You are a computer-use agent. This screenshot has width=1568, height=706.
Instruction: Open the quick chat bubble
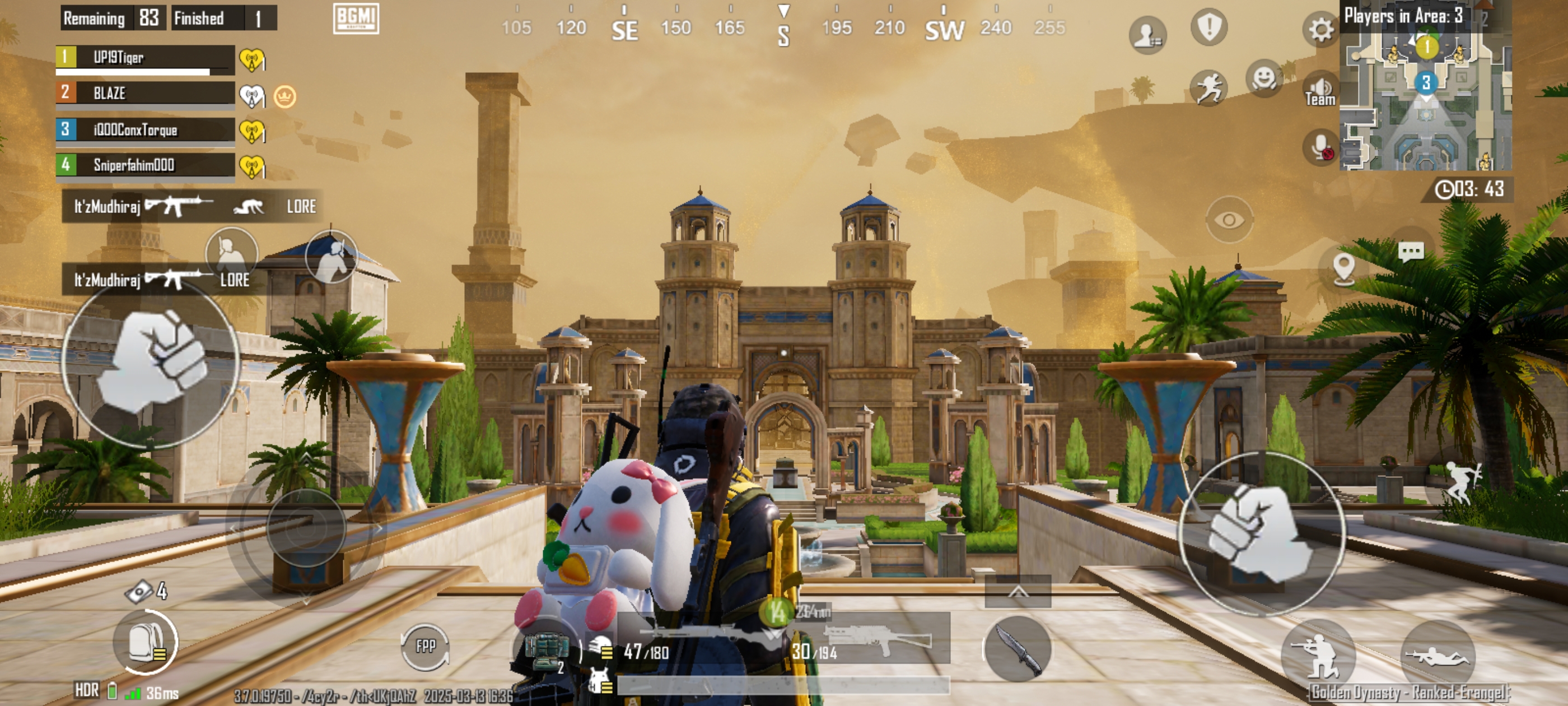pyautogui.click(x=1410, y=252)
